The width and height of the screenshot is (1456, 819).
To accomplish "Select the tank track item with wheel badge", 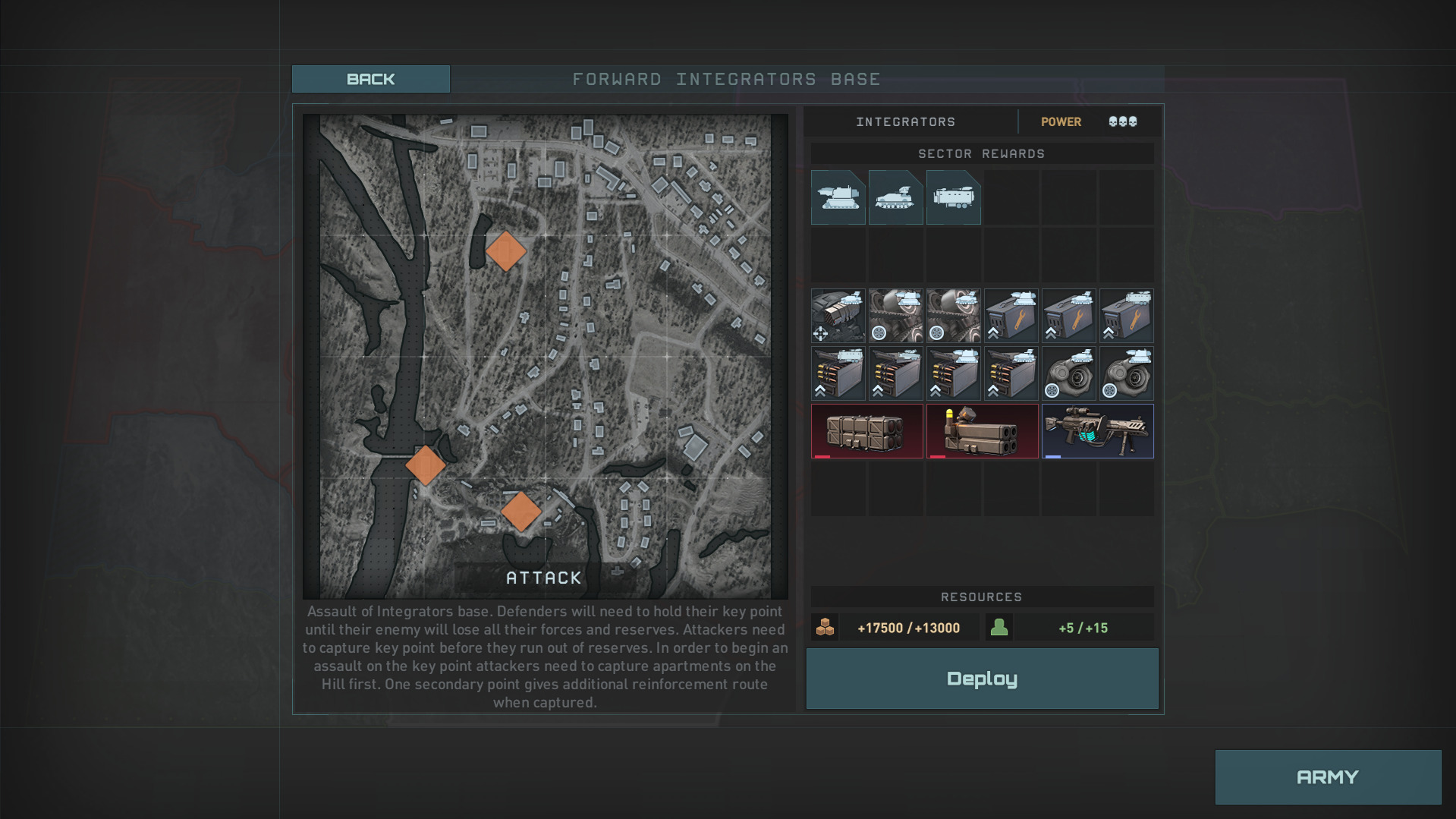I will coord(896,315).
